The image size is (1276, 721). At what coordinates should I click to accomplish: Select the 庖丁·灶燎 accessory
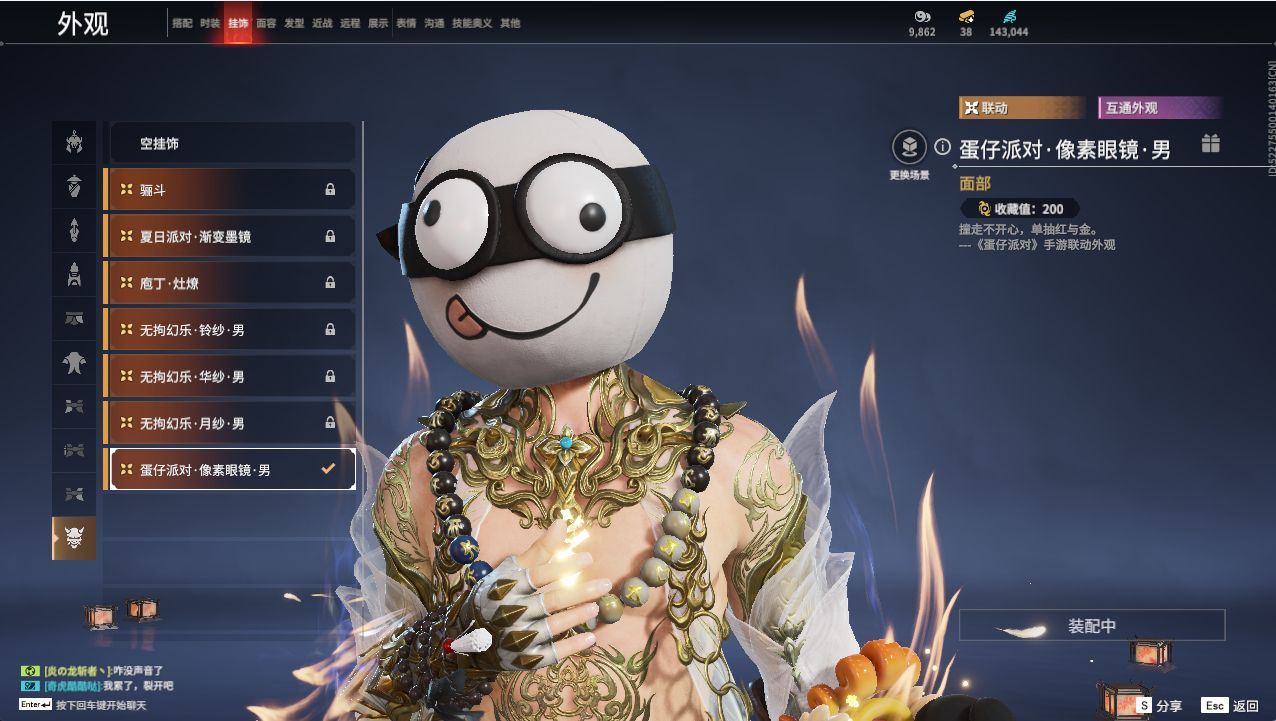coord(230,284)
